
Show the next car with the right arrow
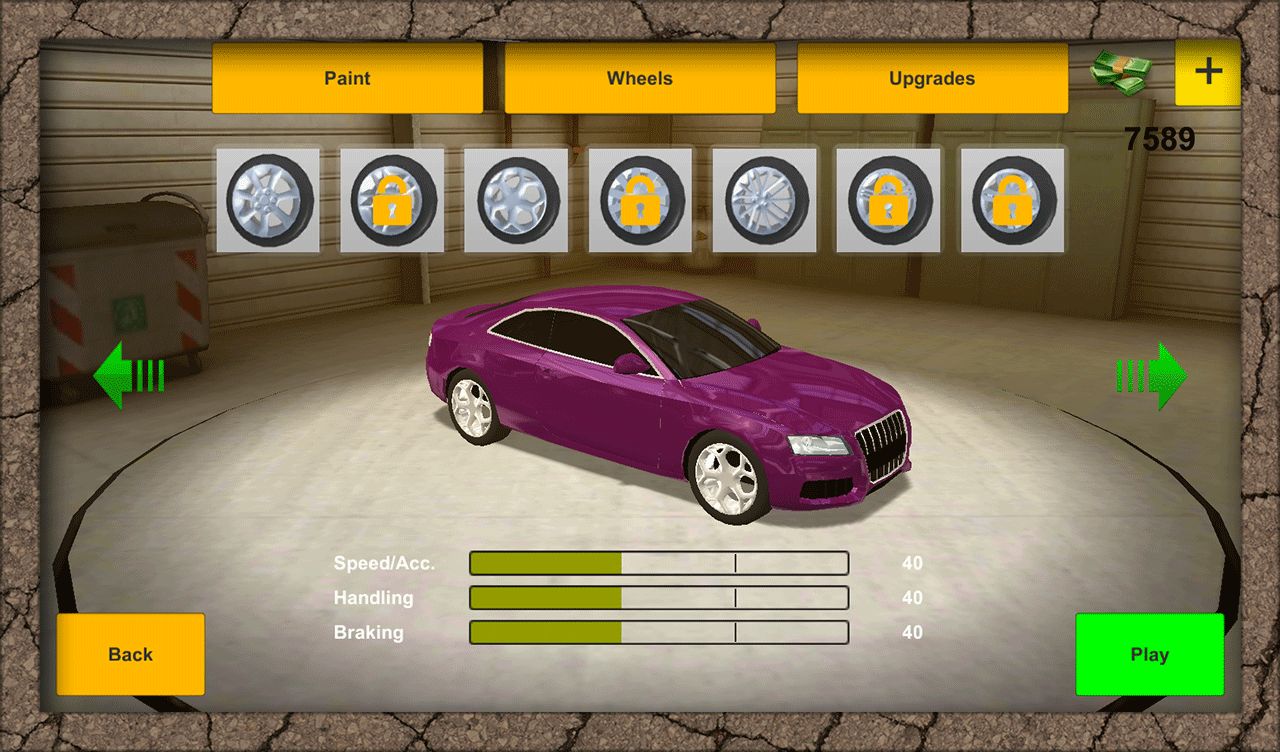[1151, 376]
